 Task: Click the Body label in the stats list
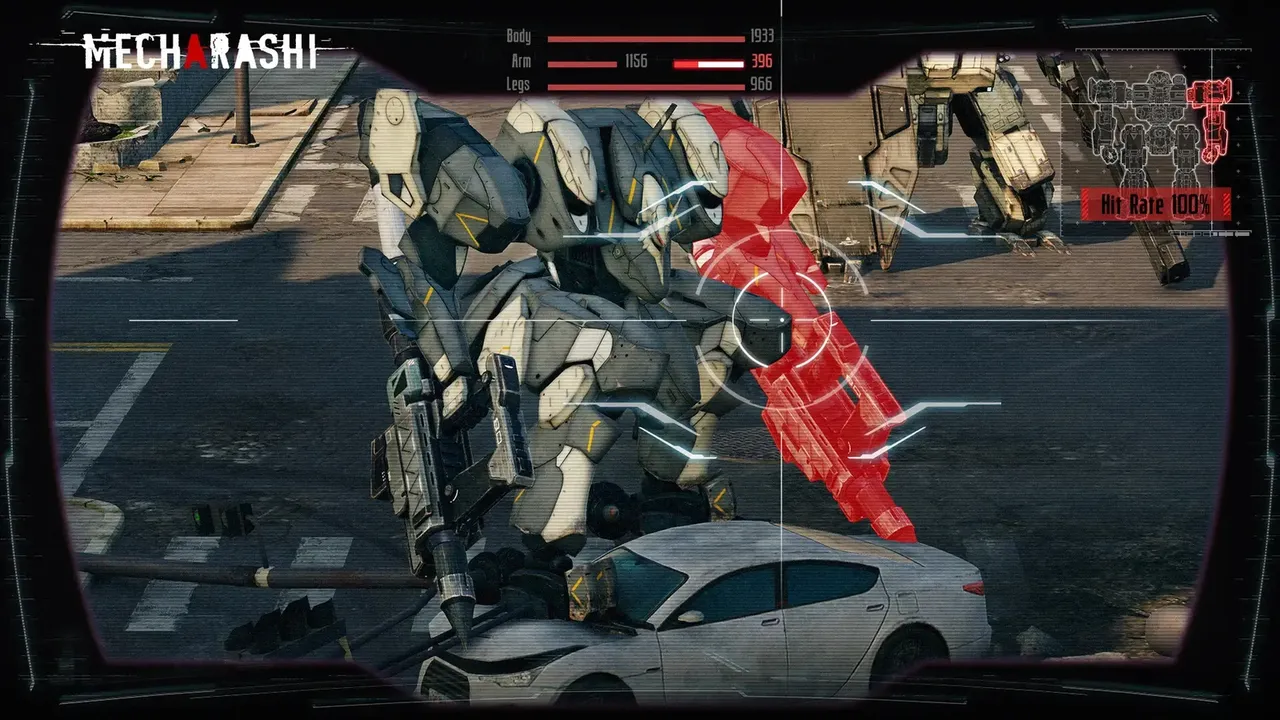point(517,37)
